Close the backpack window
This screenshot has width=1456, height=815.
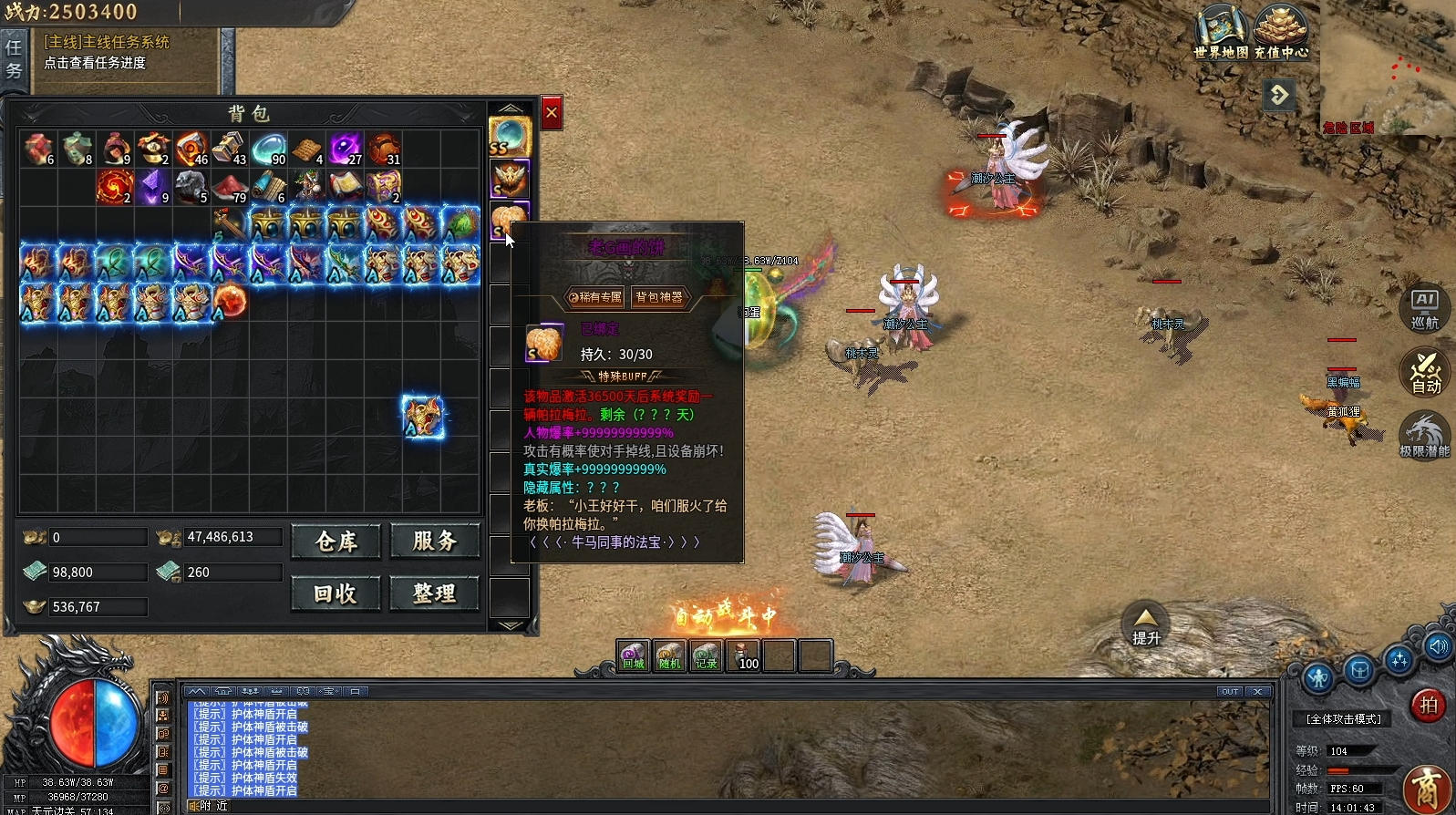pyautogui.click(x=552, y=113)
